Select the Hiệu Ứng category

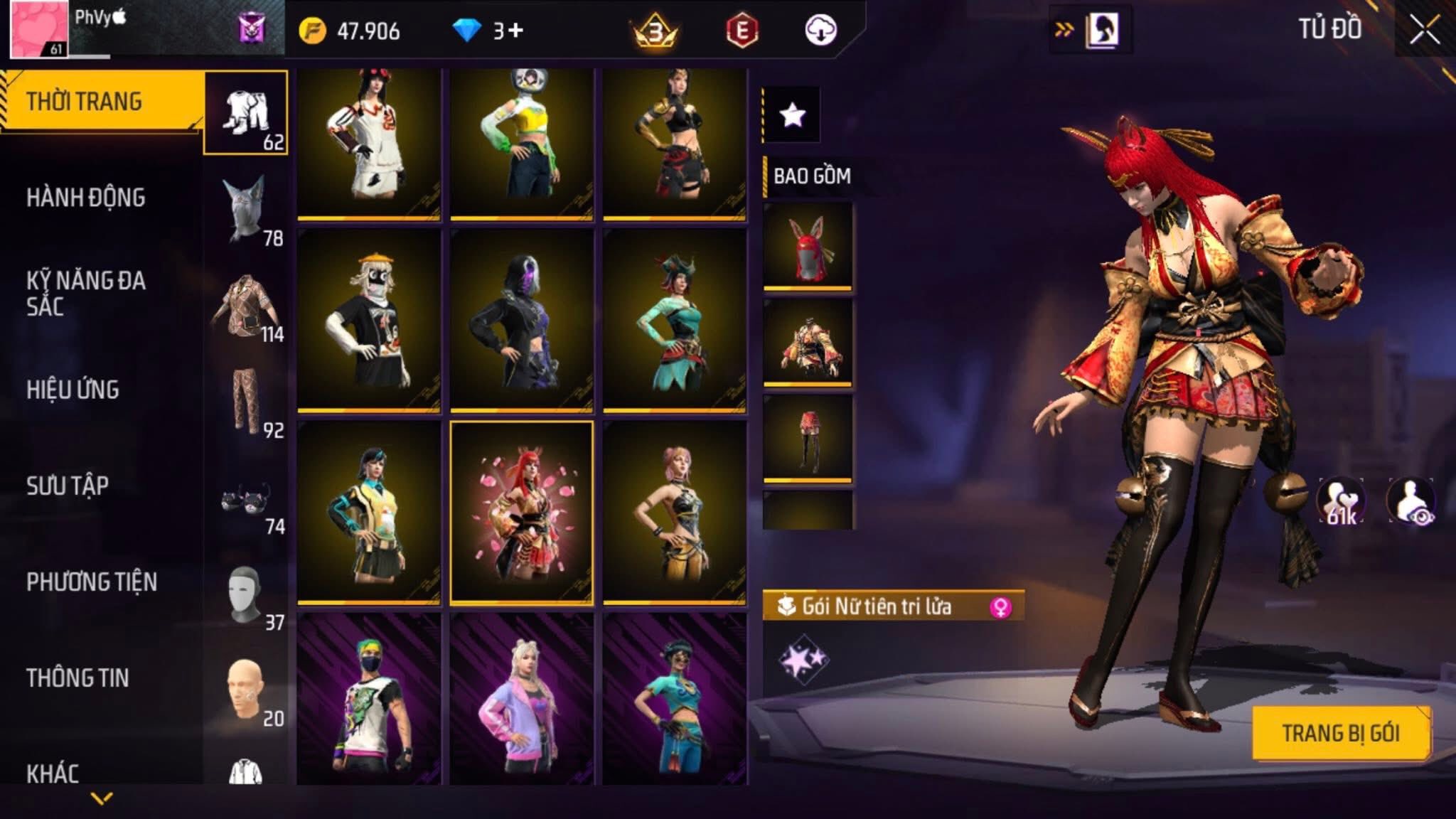pyautogui.click(x=73, y=390)
